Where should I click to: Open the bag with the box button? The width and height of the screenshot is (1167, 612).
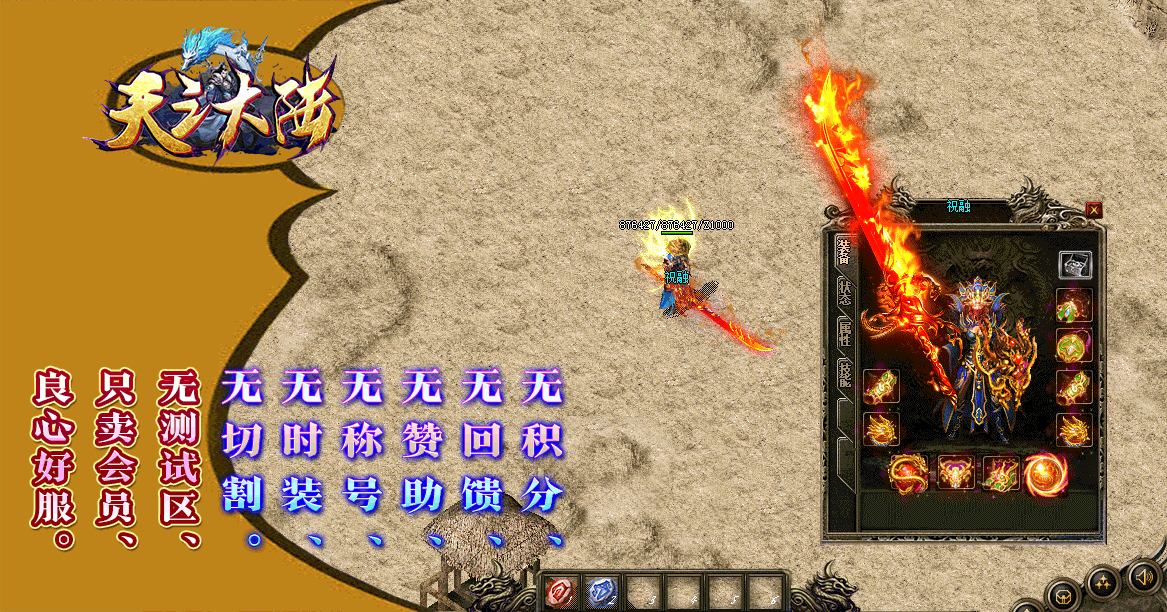1062,594
